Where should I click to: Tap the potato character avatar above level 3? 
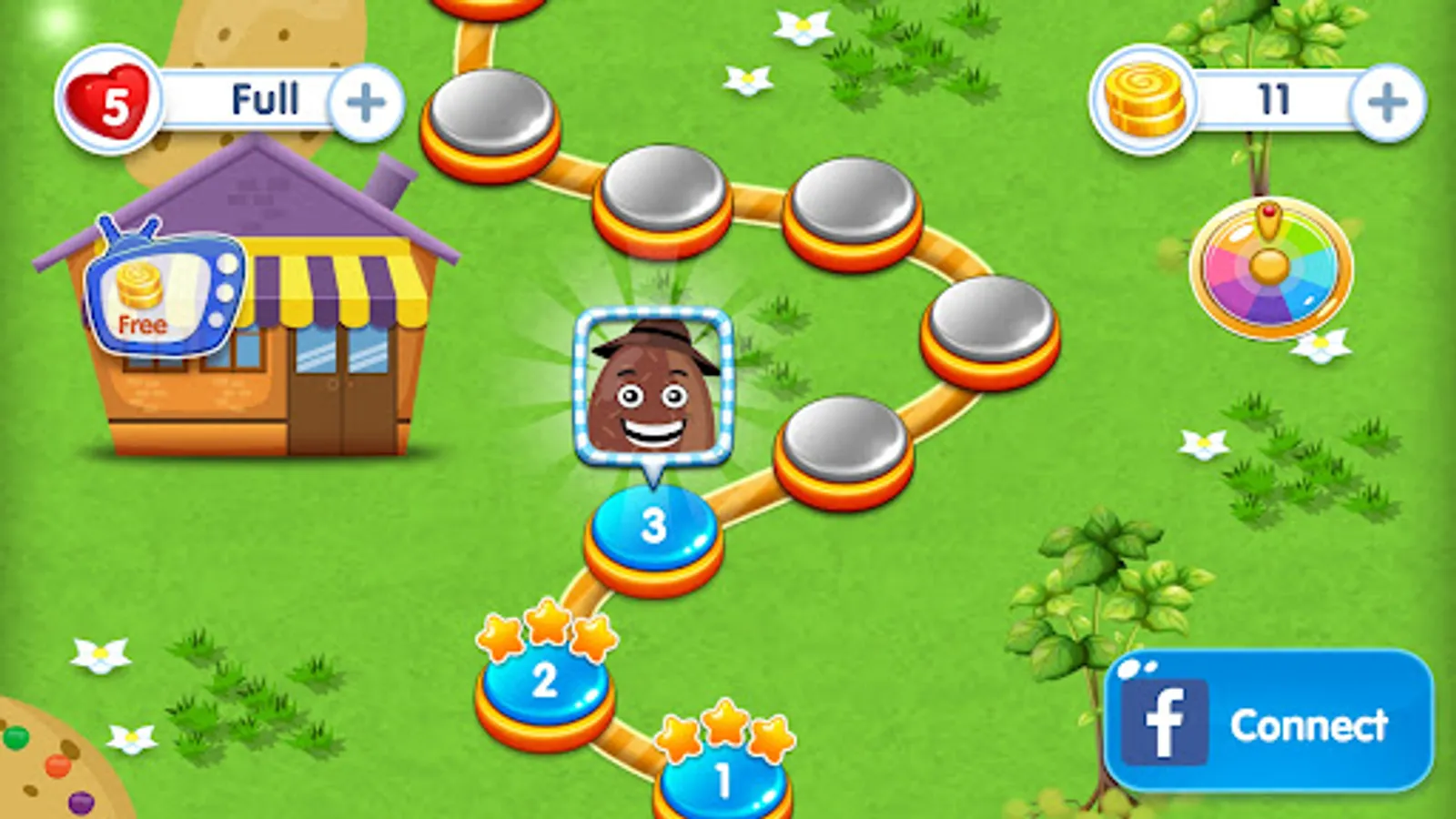[x=651, y=387]
